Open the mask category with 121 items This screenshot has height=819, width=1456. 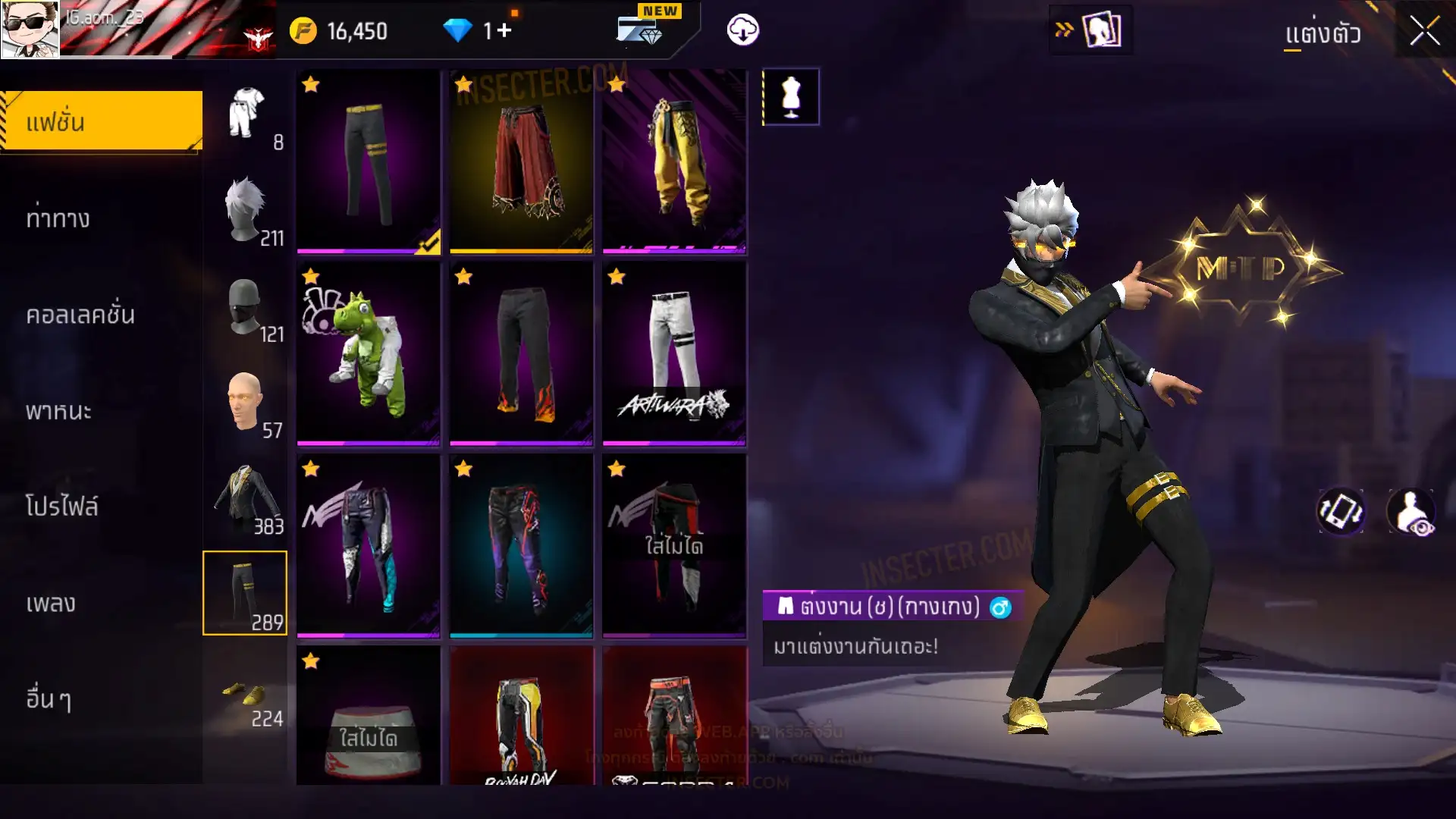point(246,309)
